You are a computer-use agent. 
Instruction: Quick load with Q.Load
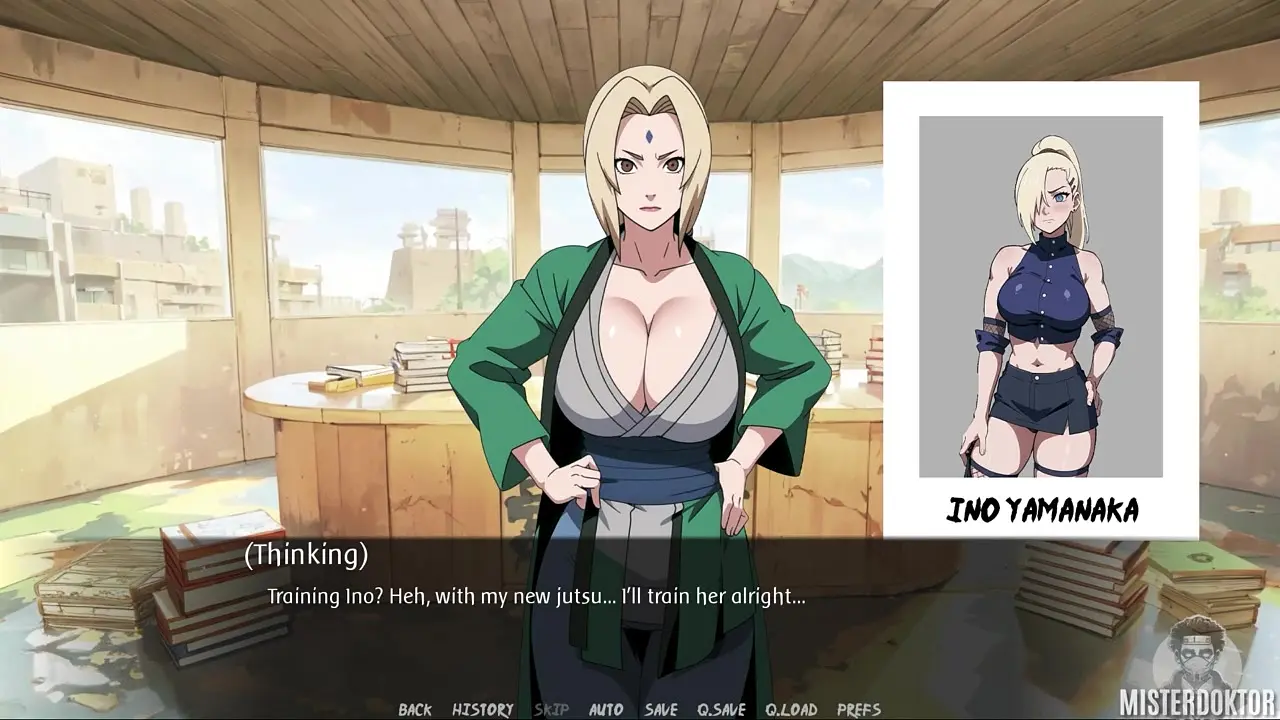[x=791, y=710]
